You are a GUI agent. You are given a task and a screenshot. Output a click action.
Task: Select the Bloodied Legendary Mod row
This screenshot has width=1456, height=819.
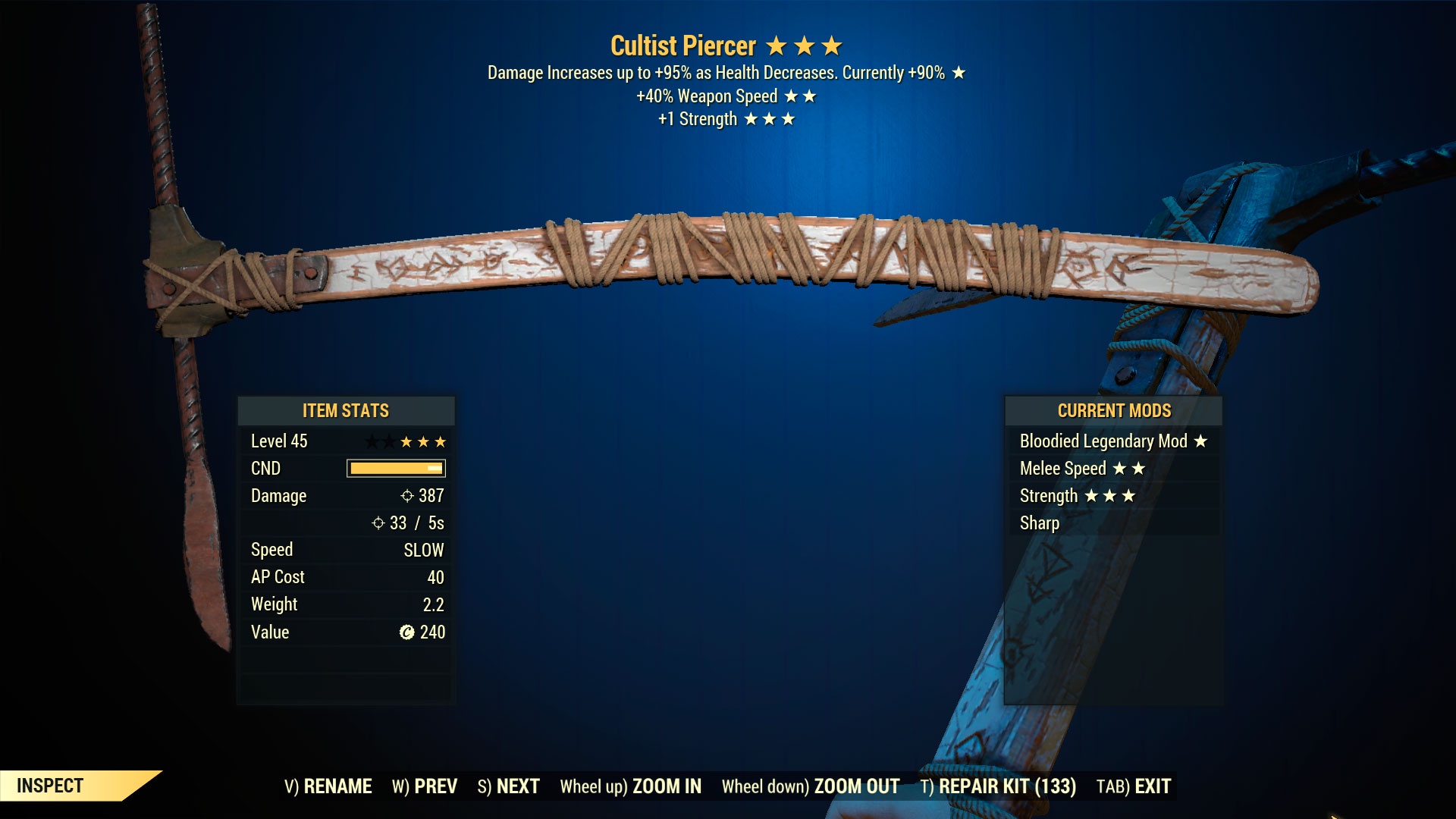(1112, 441)
